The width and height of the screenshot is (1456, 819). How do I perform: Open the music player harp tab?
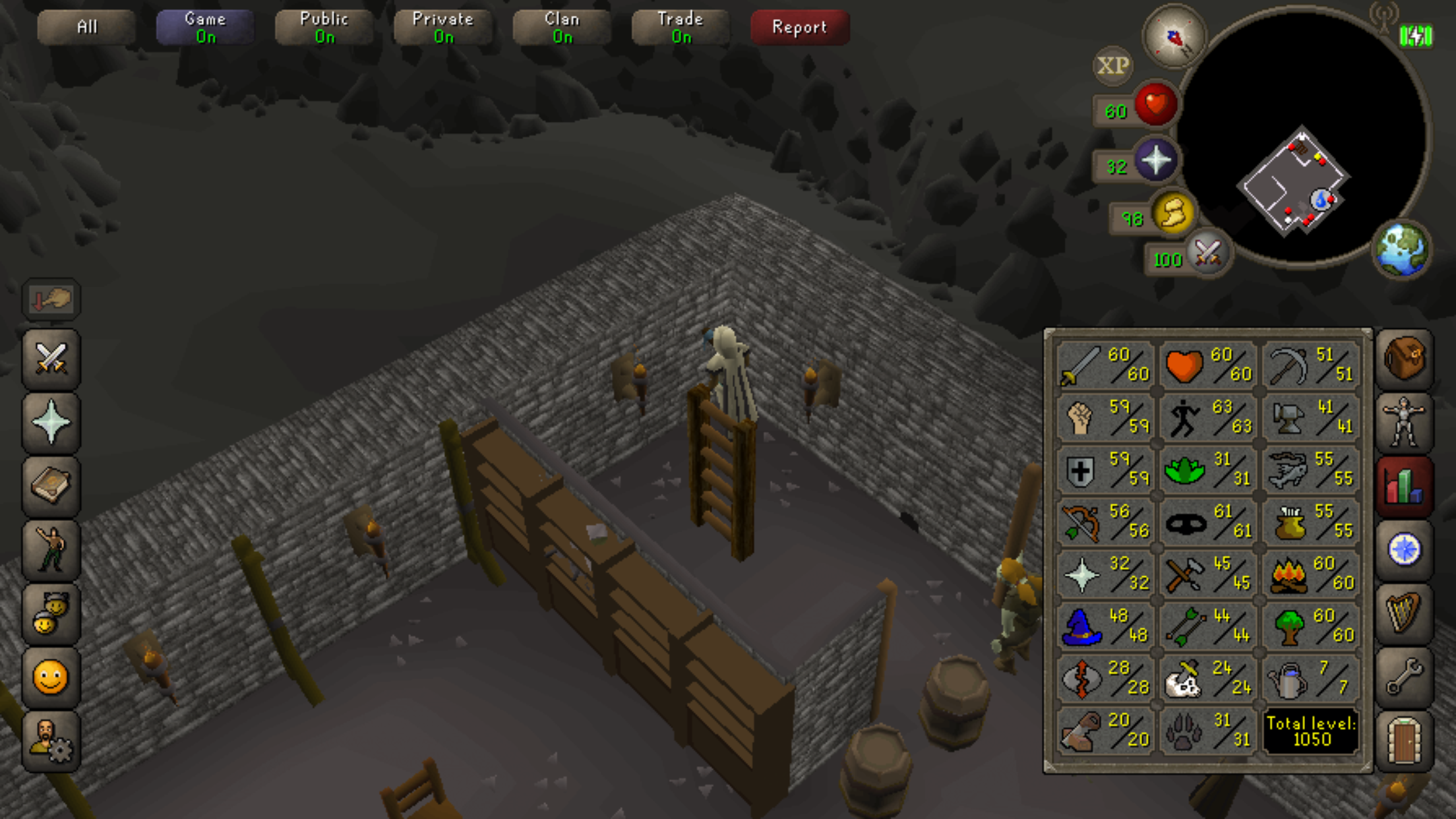pyautogui.click(x=1404, y=613)
